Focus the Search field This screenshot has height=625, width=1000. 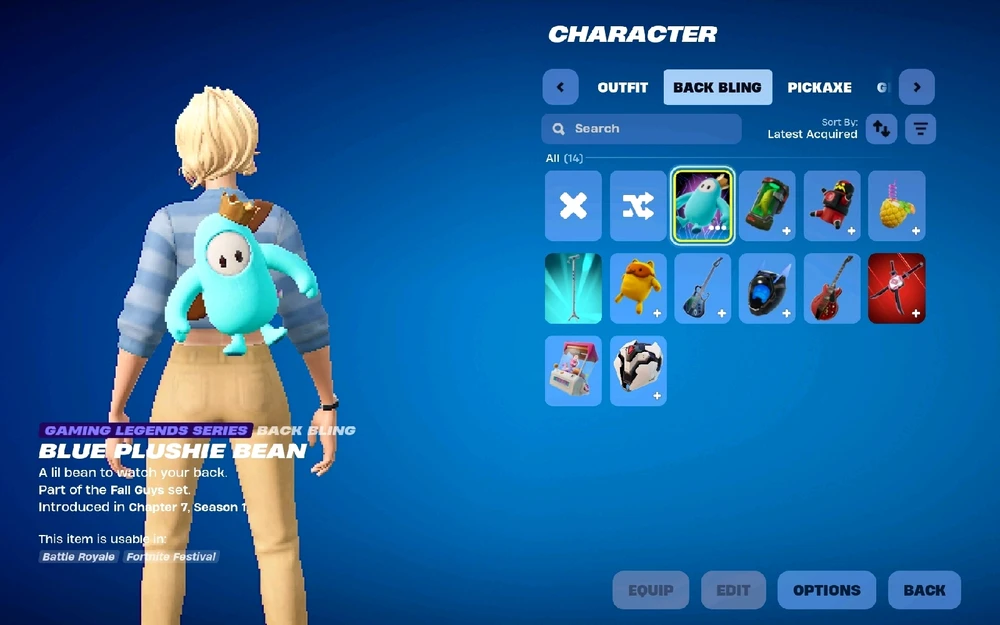pyautogui.click(x=641, y=129)
